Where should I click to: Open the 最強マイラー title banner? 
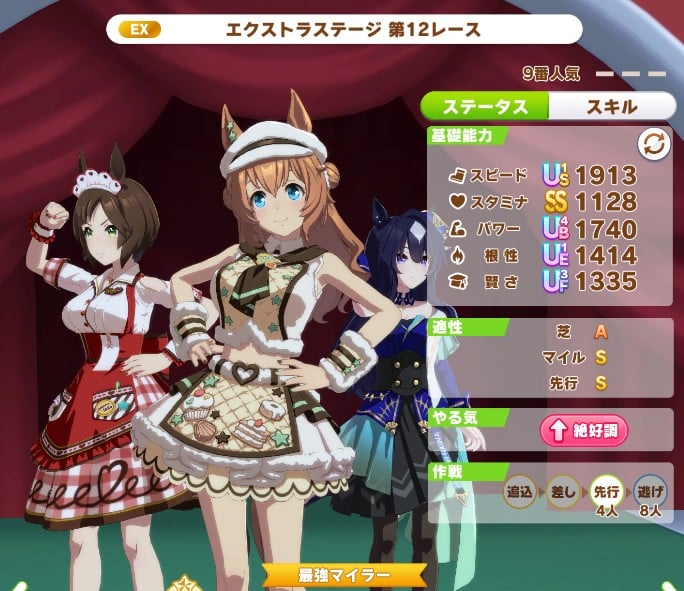click(343, 576)
